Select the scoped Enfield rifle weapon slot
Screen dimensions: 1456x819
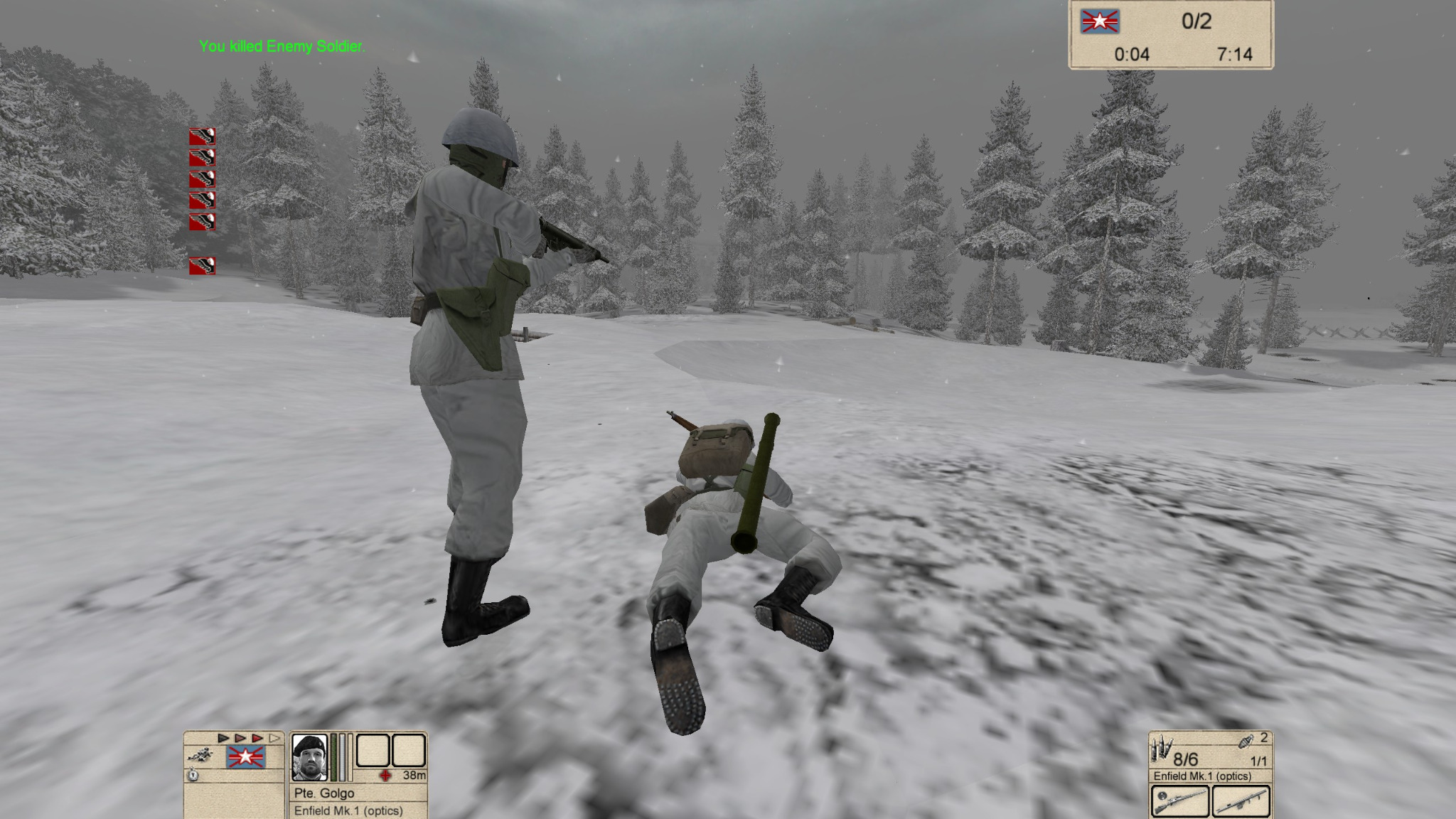click(1179, 801)
